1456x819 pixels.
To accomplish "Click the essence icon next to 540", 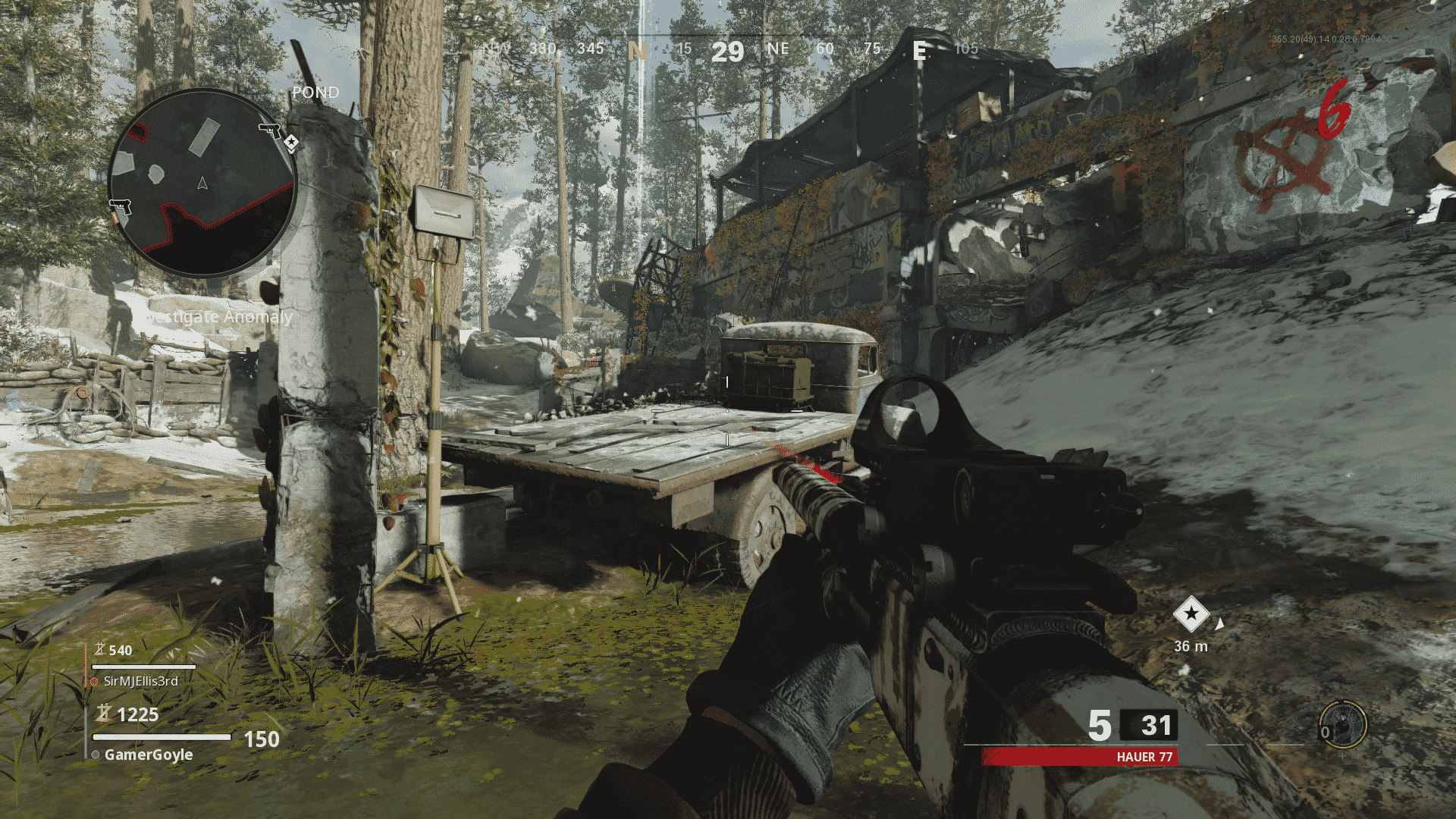I will point(101,650).
